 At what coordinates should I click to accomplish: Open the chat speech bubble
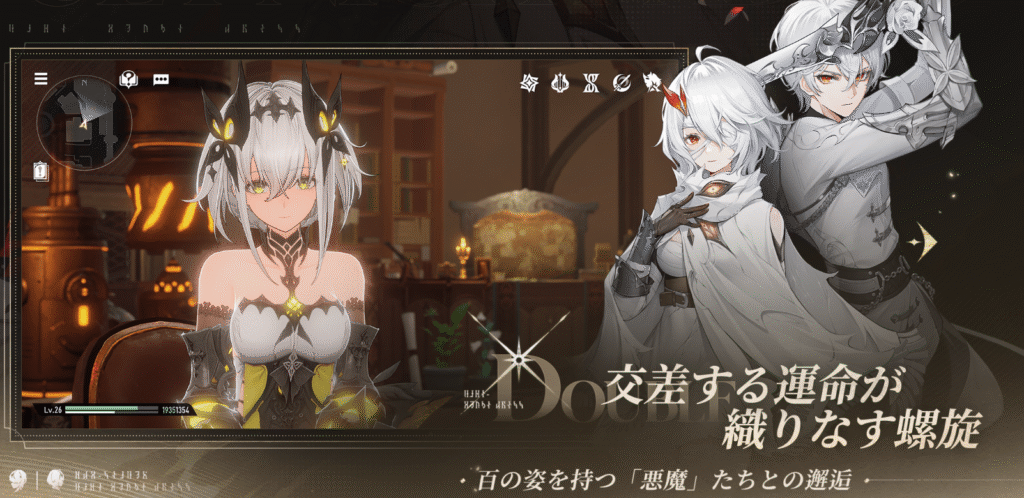[x=160, y=79]
